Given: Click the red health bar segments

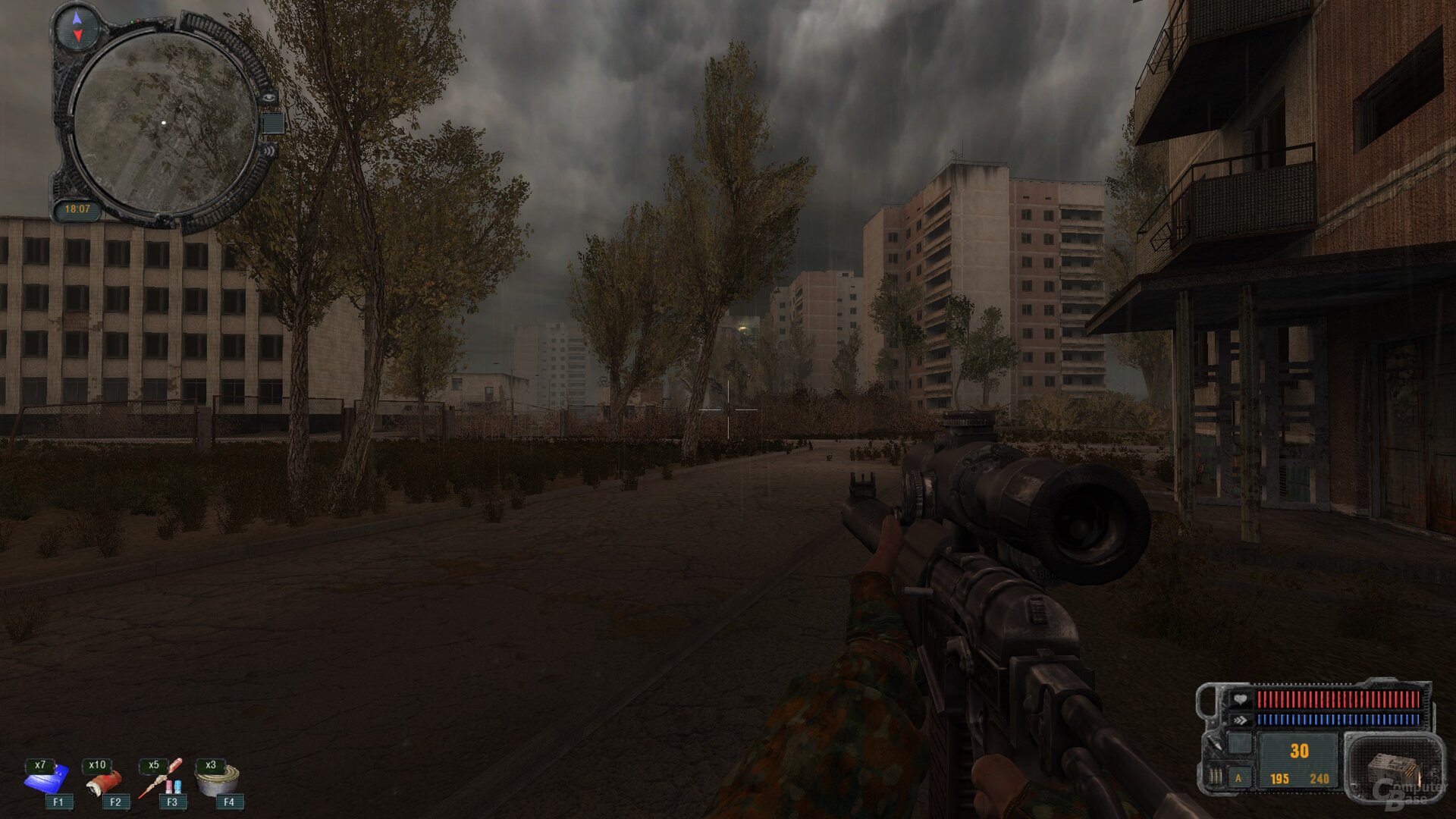Looking at the screenshot, I should tap(1338, 699).
